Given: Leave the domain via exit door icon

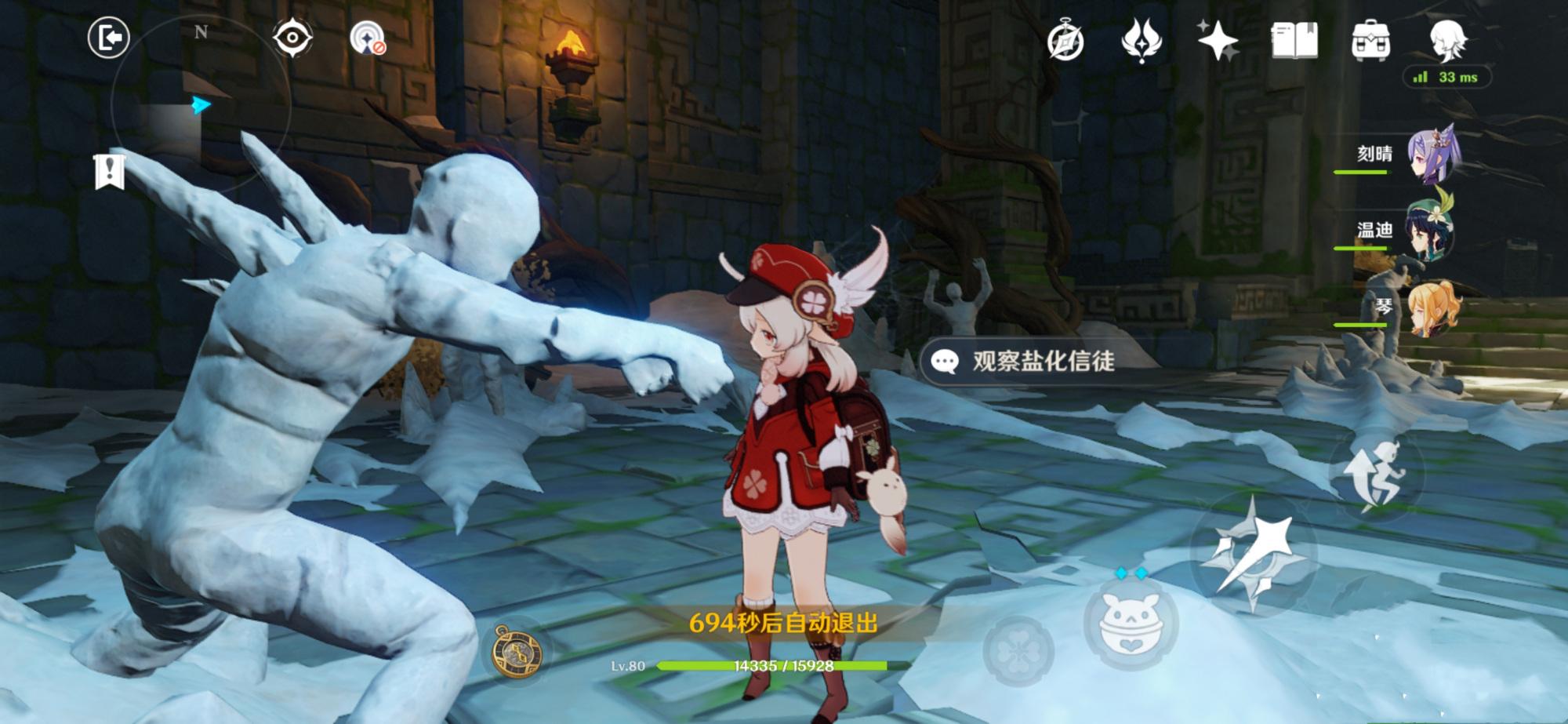Looking at the screenshot, I should click(x=108, y=38).
